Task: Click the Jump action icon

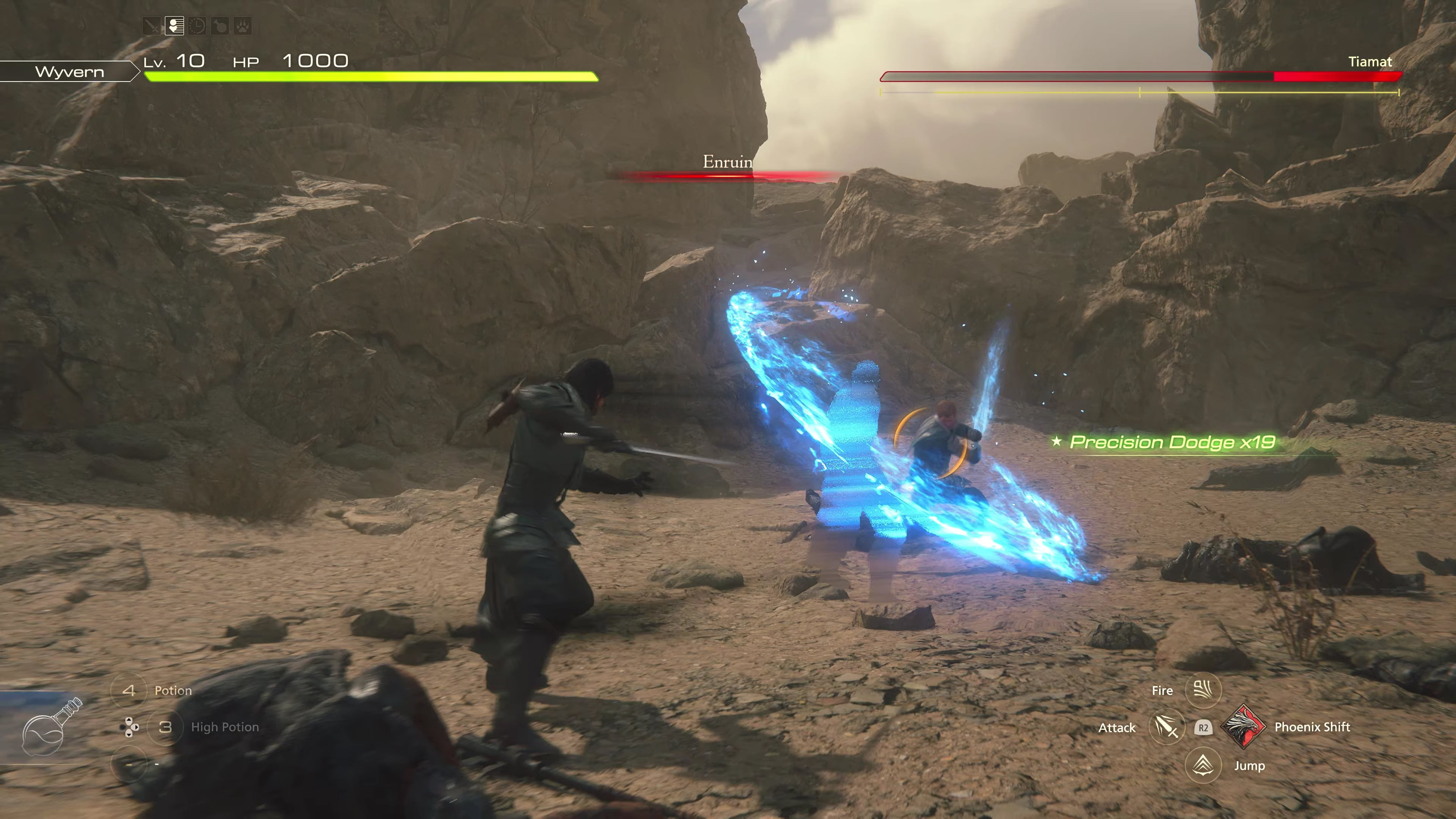Action: [x=1203, y=765]
